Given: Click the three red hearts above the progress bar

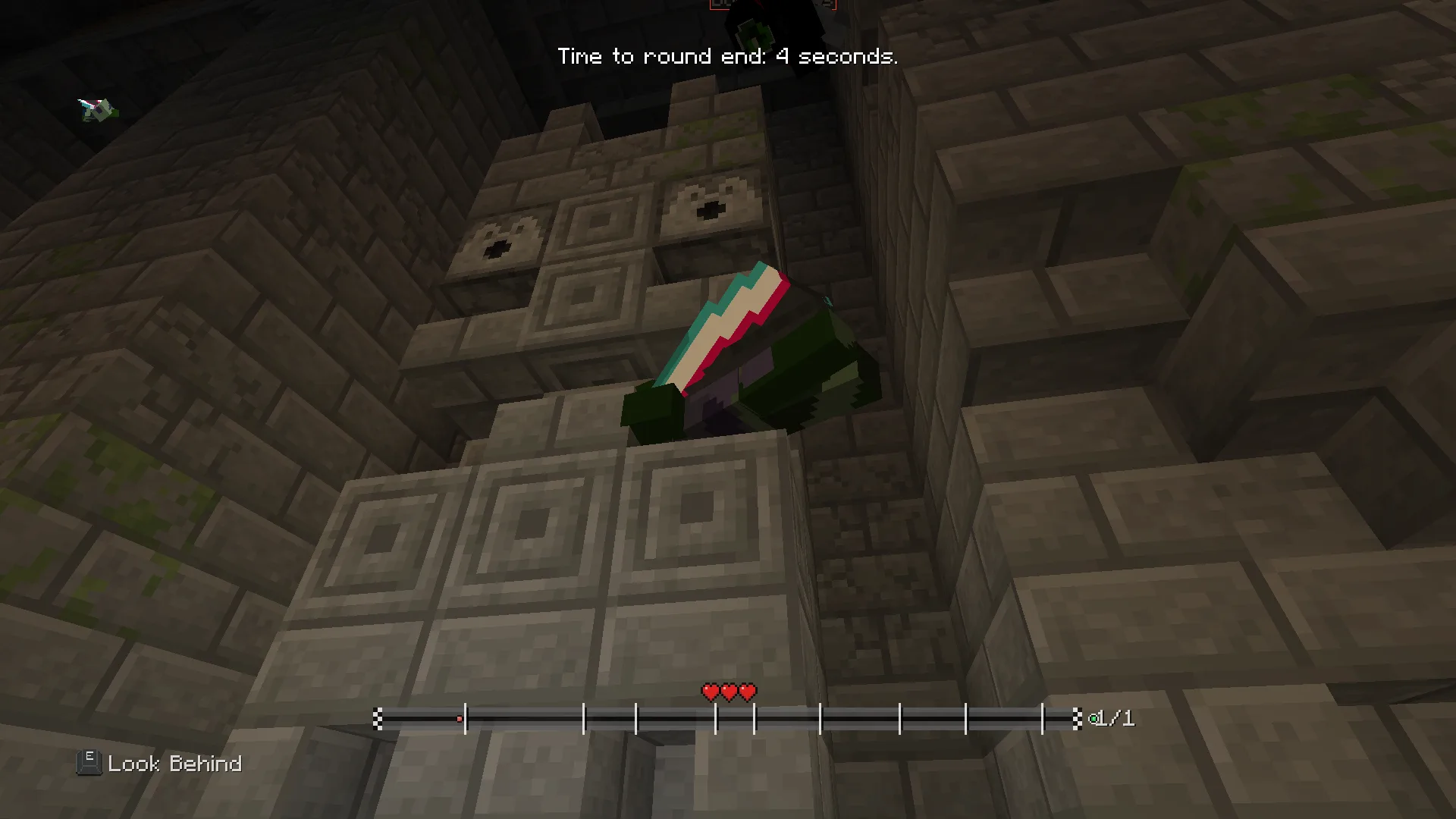Looking at the screenshot, I should pos(728,692).
